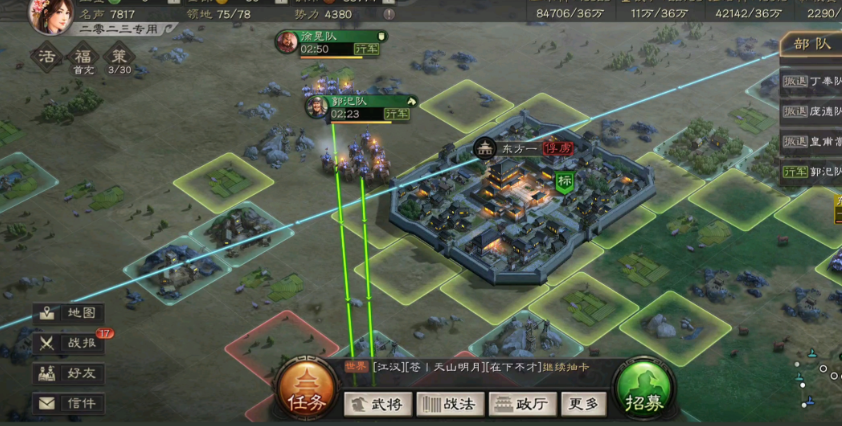
Task: View 战报 battle reports
Action: 70,343
